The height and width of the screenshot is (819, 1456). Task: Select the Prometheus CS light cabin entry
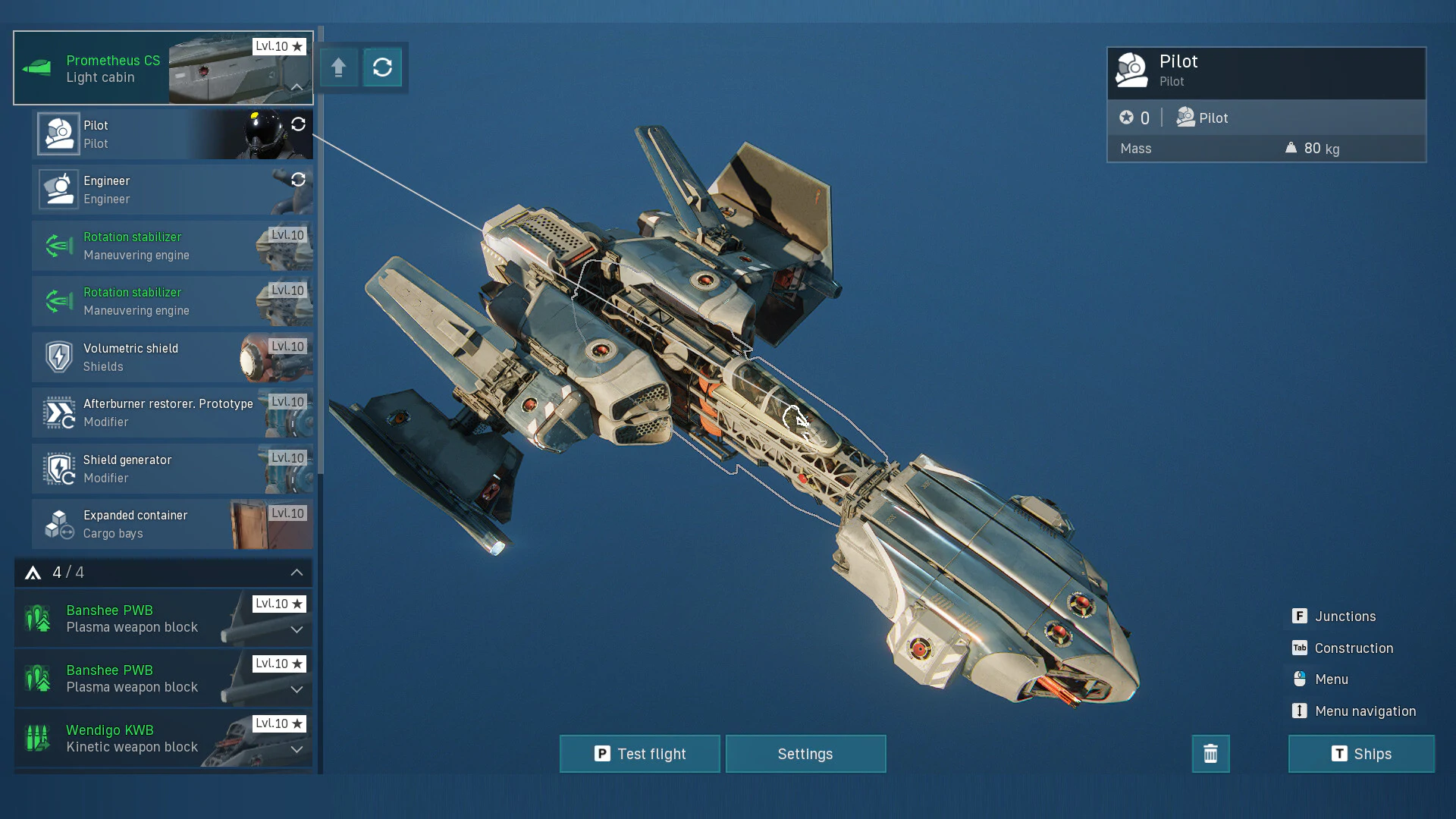tap(114, 68)
